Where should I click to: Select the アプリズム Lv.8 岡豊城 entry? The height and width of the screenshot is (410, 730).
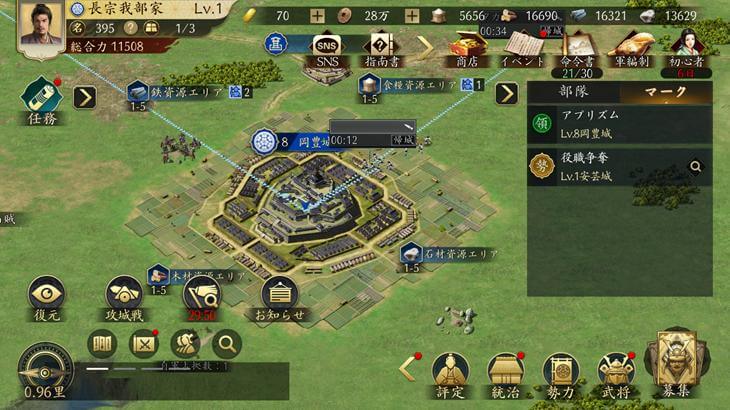coord(620,124)
